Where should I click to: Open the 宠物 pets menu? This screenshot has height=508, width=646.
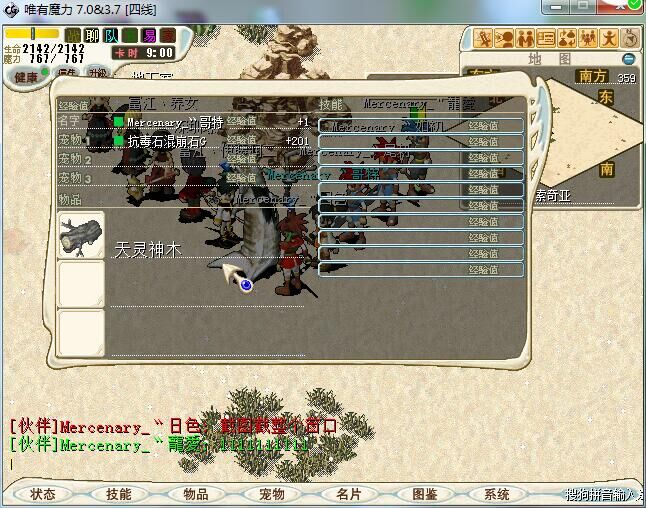(272, 494)
